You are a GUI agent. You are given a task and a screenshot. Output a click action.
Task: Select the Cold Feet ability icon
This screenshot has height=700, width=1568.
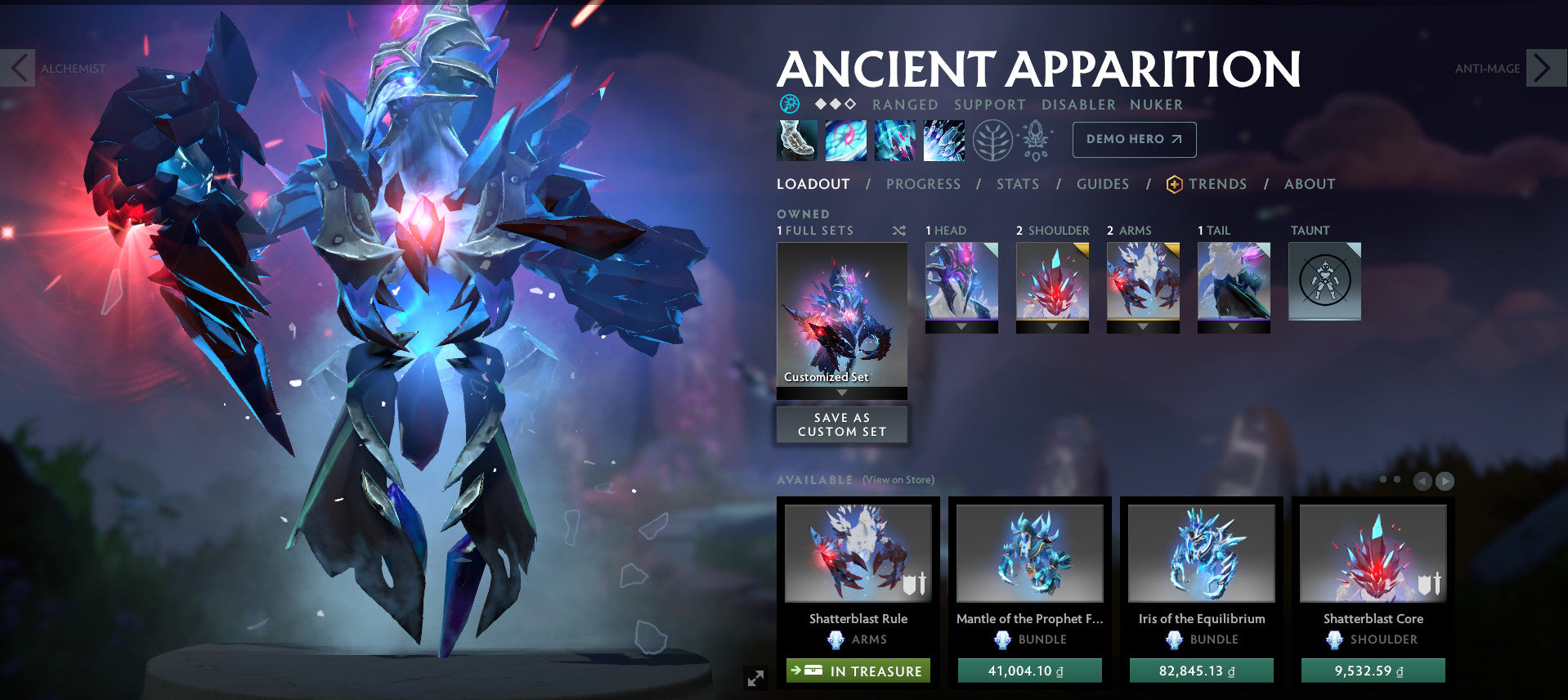click(796, 139)
